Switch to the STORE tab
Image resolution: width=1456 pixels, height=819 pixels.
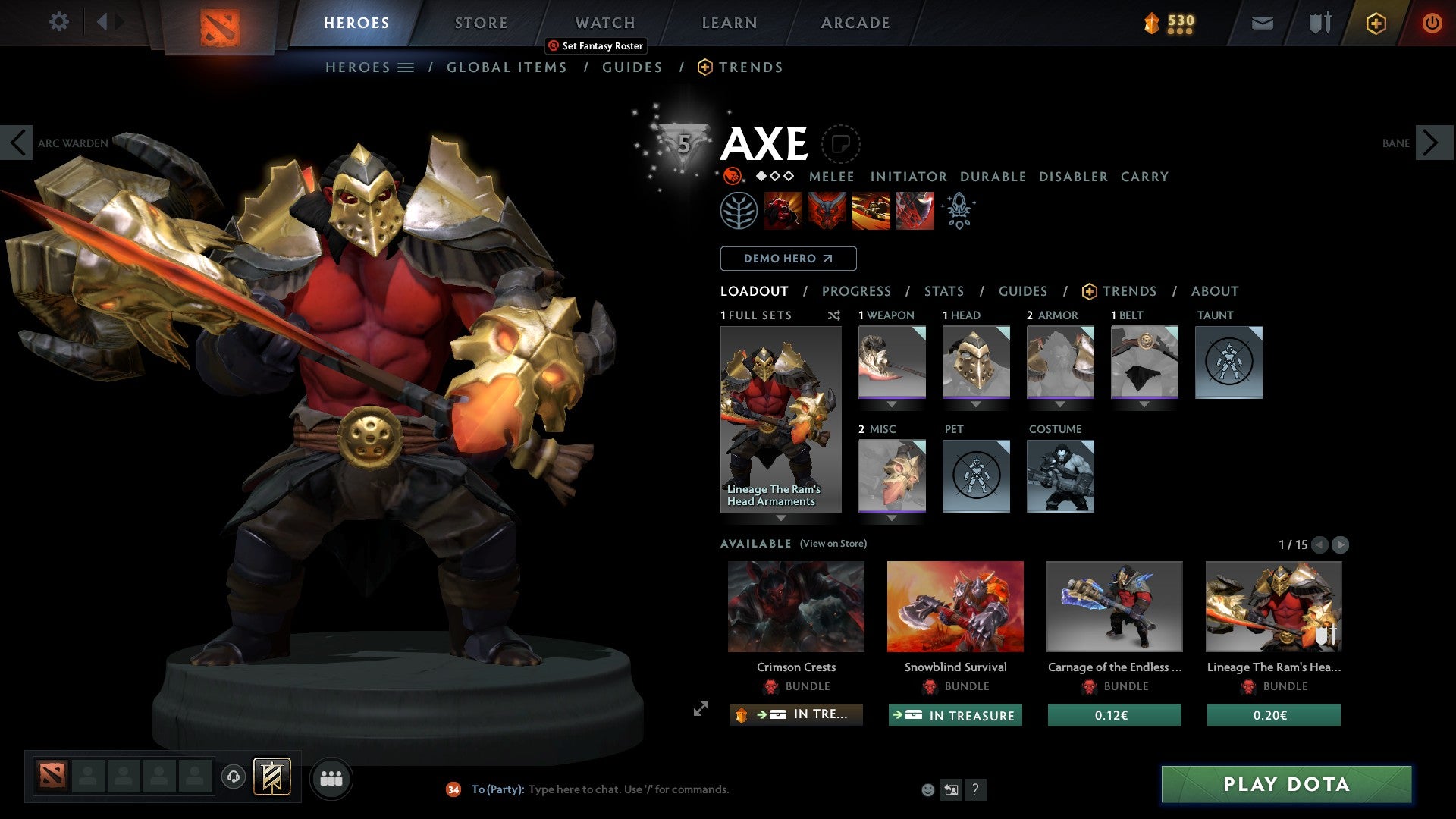[x=481, y=23]
